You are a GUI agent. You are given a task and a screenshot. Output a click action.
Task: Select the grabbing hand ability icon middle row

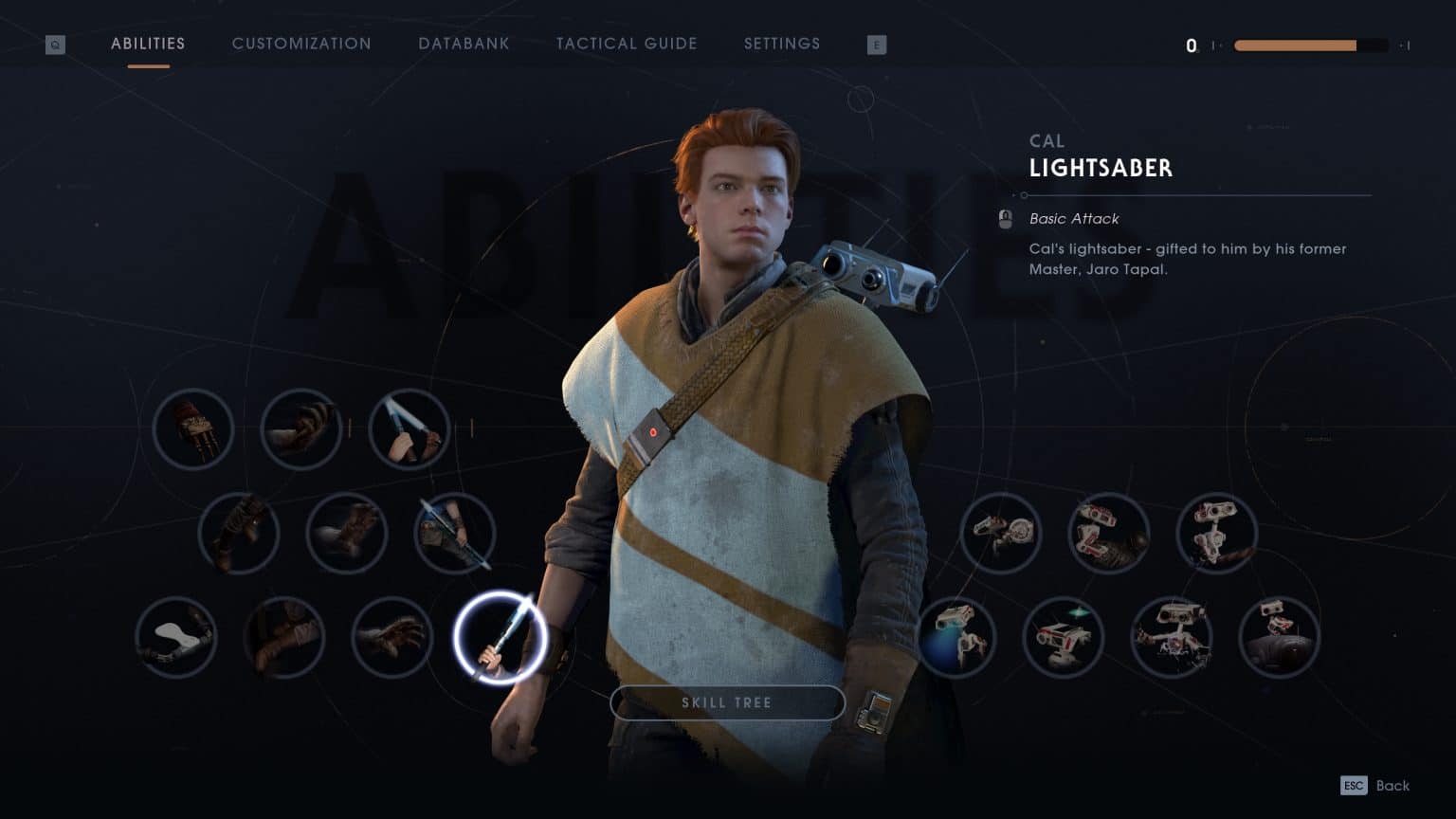tap(347, 534)
